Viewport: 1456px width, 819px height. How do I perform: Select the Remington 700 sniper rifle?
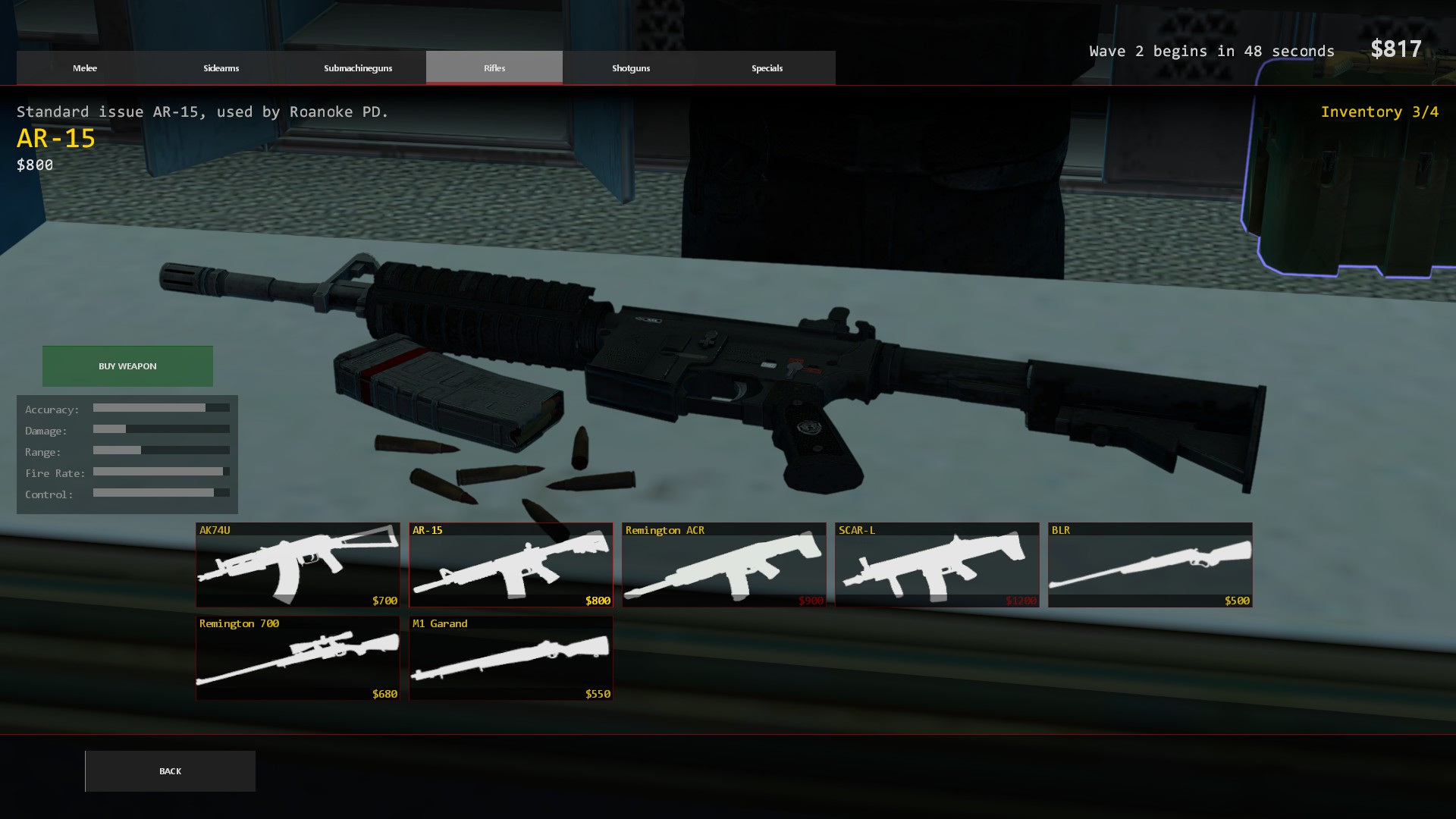297,657
